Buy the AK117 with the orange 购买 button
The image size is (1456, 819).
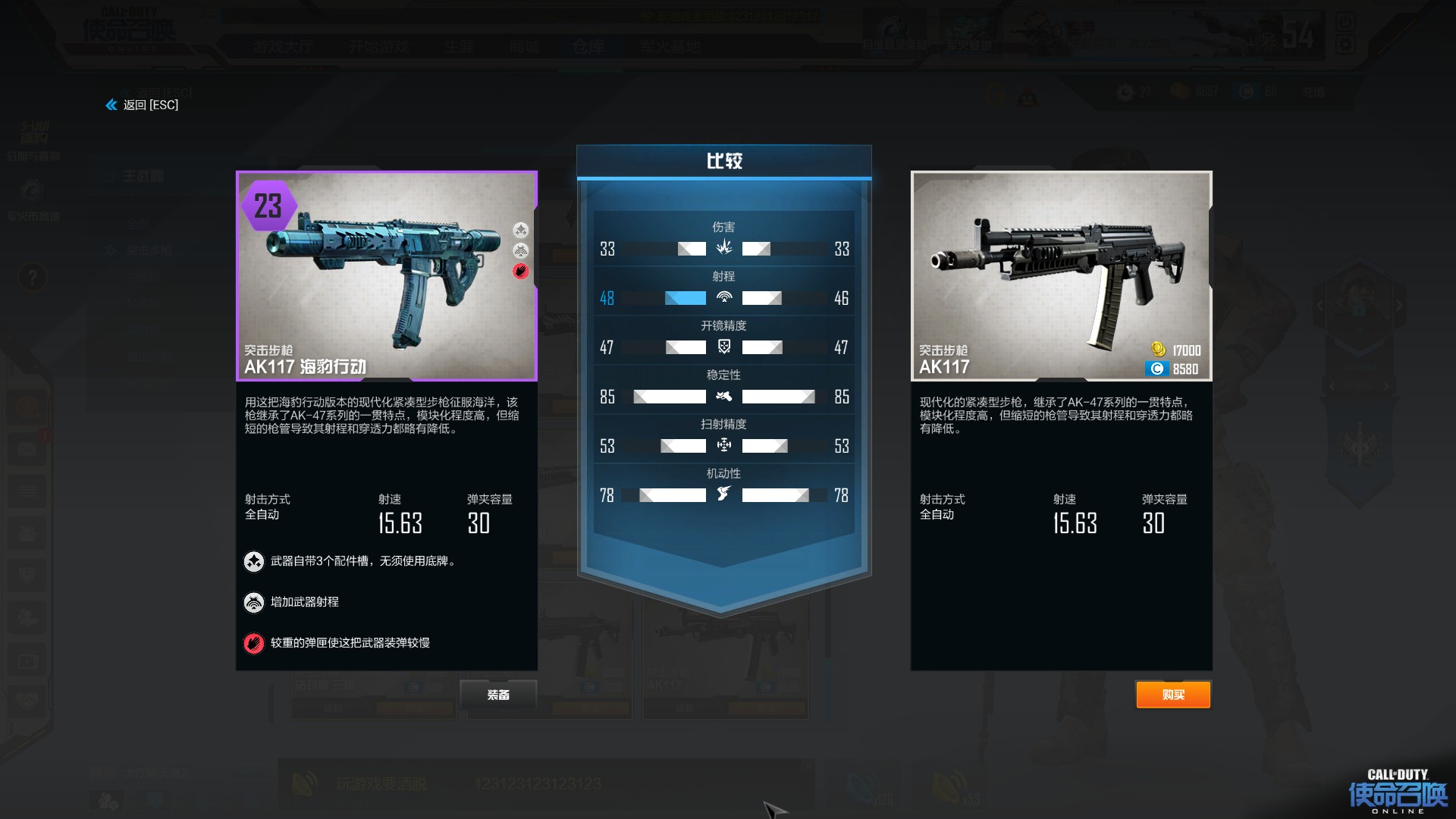click(x=1172, y=695)
